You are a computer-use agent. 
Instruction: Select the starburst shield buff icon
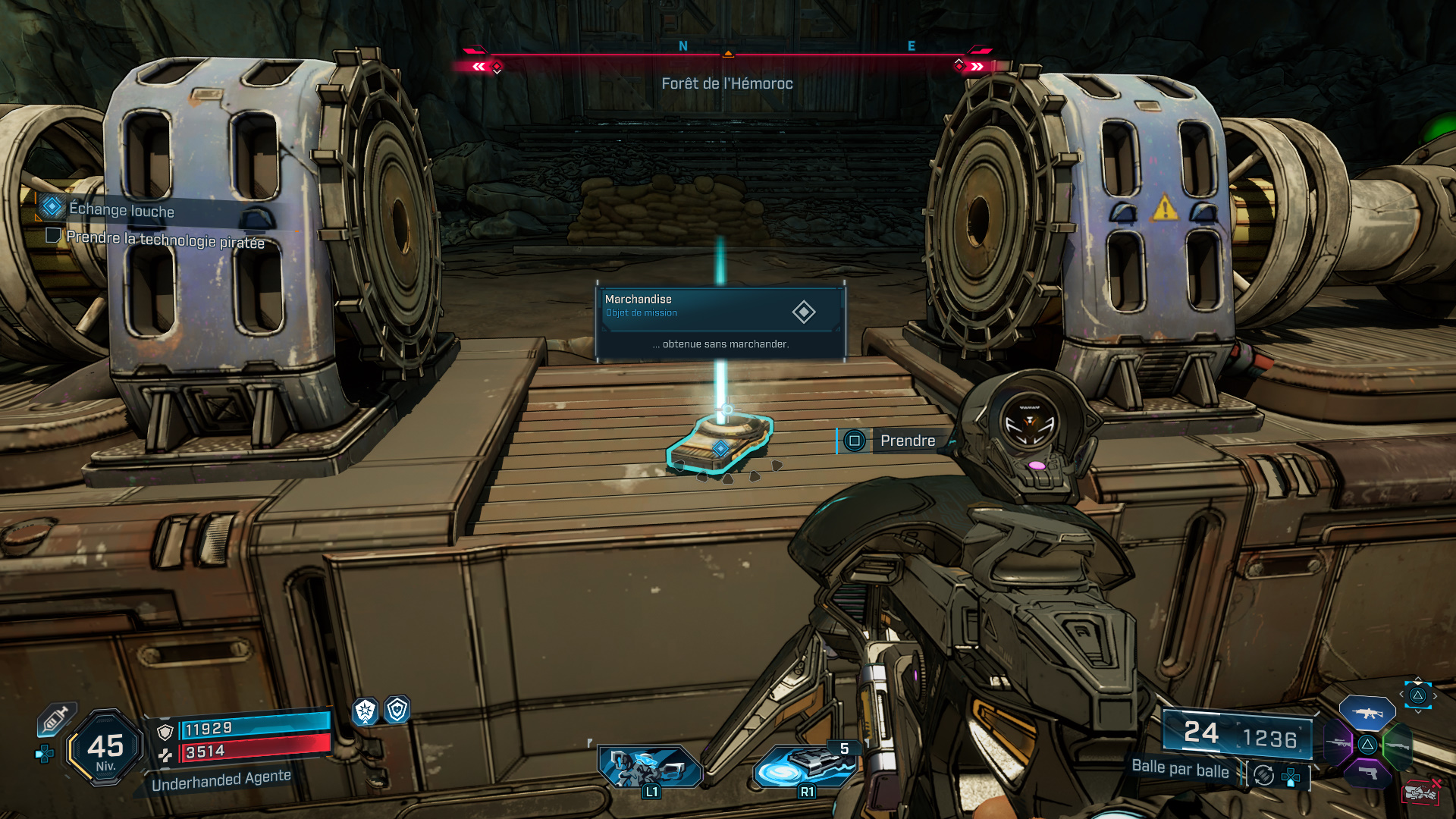366,711
